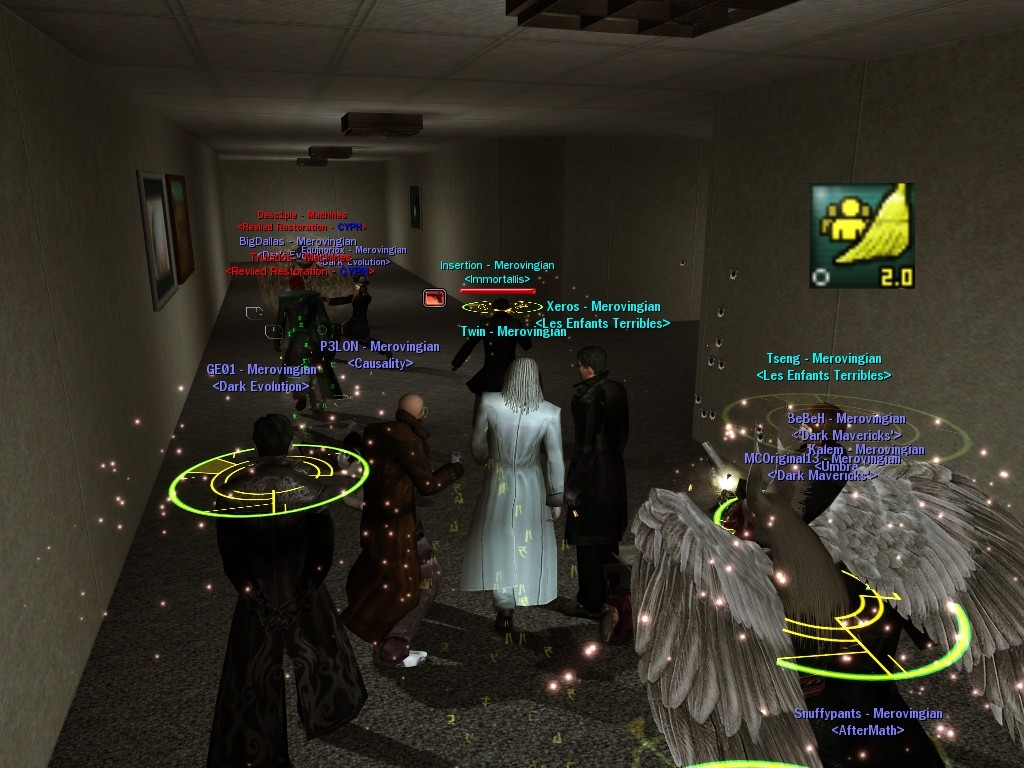Select the red pistol icon beside Insertion
Viewport: 1024px width, 768px height.
pos(434,297)
